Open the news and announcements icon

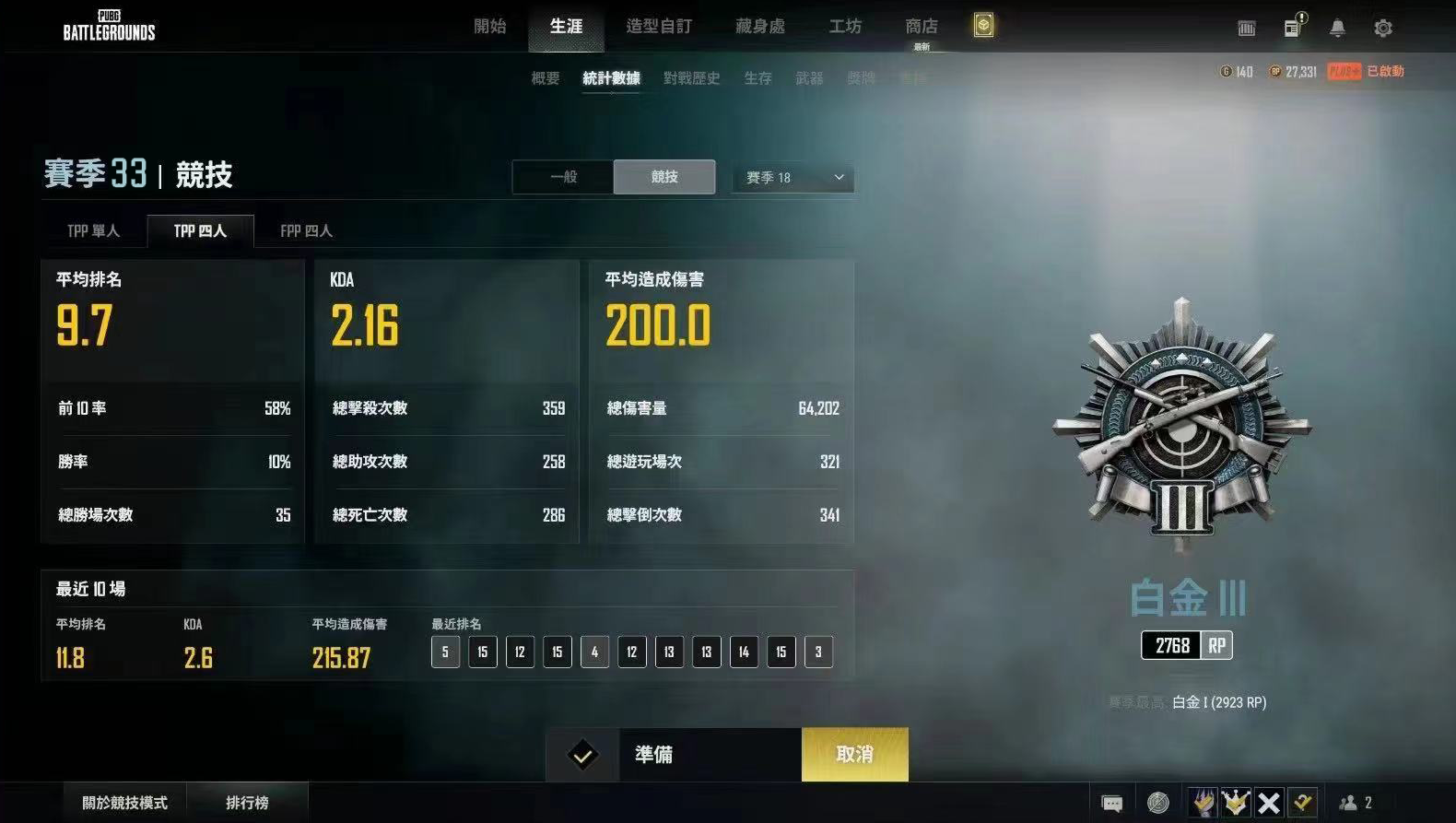(1291, 28)
